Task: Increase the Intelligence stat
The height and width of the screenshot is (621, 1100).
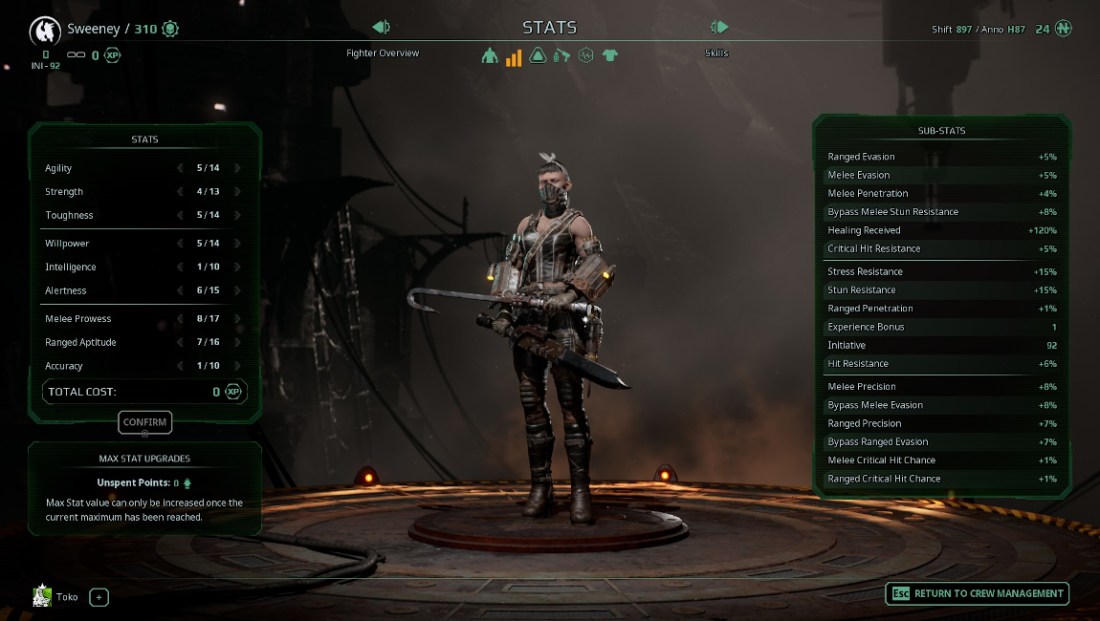Action: [237, 267]
